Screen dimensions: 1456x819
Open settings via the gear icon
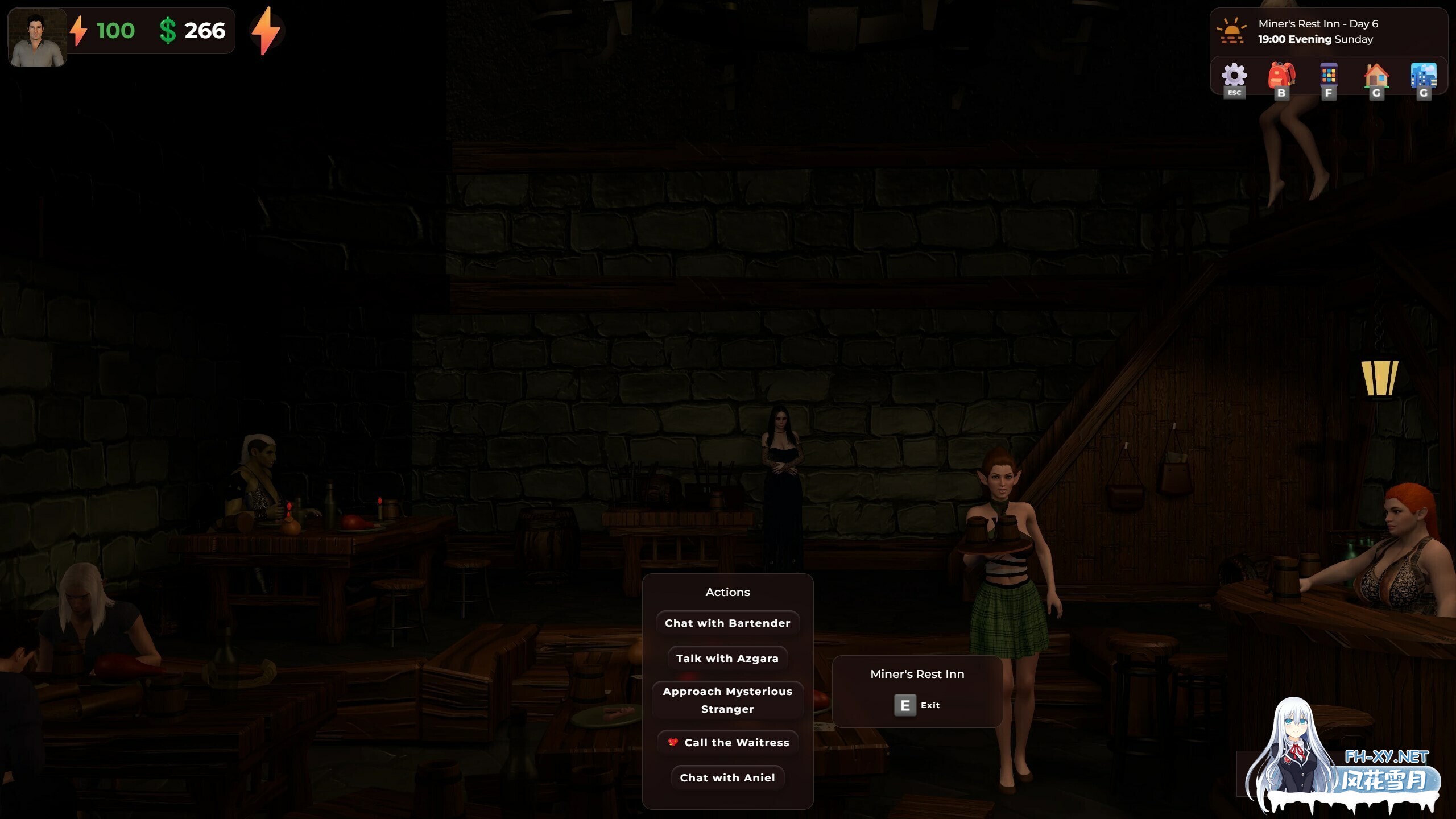tap(1234, 77)
